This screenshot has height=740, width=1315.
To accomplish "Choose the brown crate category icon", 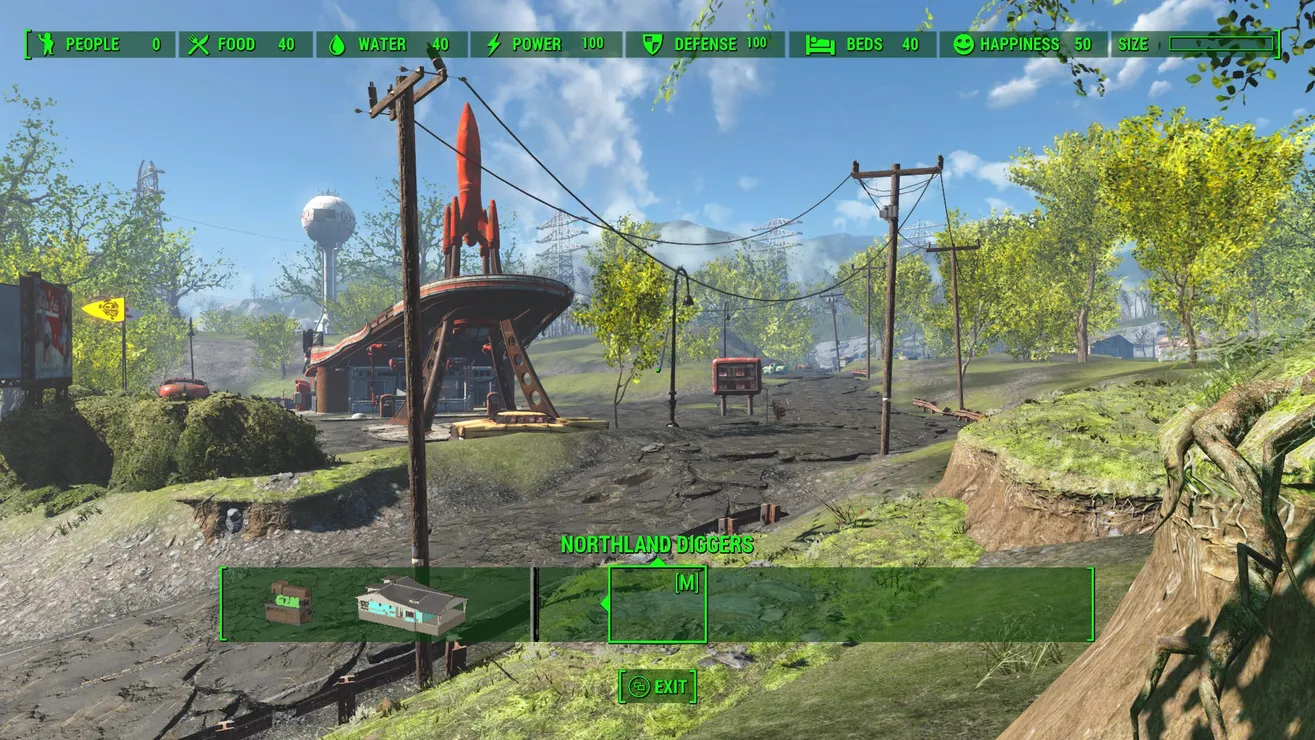I will coord(289,604).
